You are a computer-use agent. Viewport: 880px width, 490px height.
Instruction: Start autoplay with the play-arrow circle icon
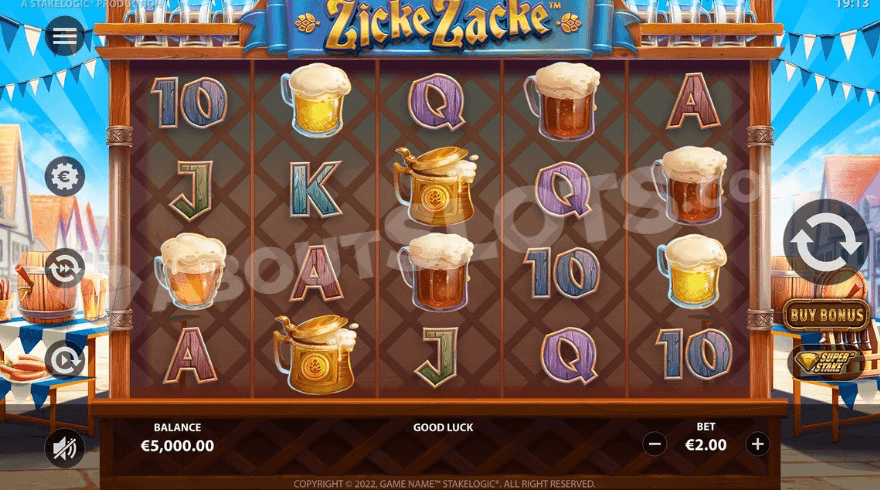(65, 360)
